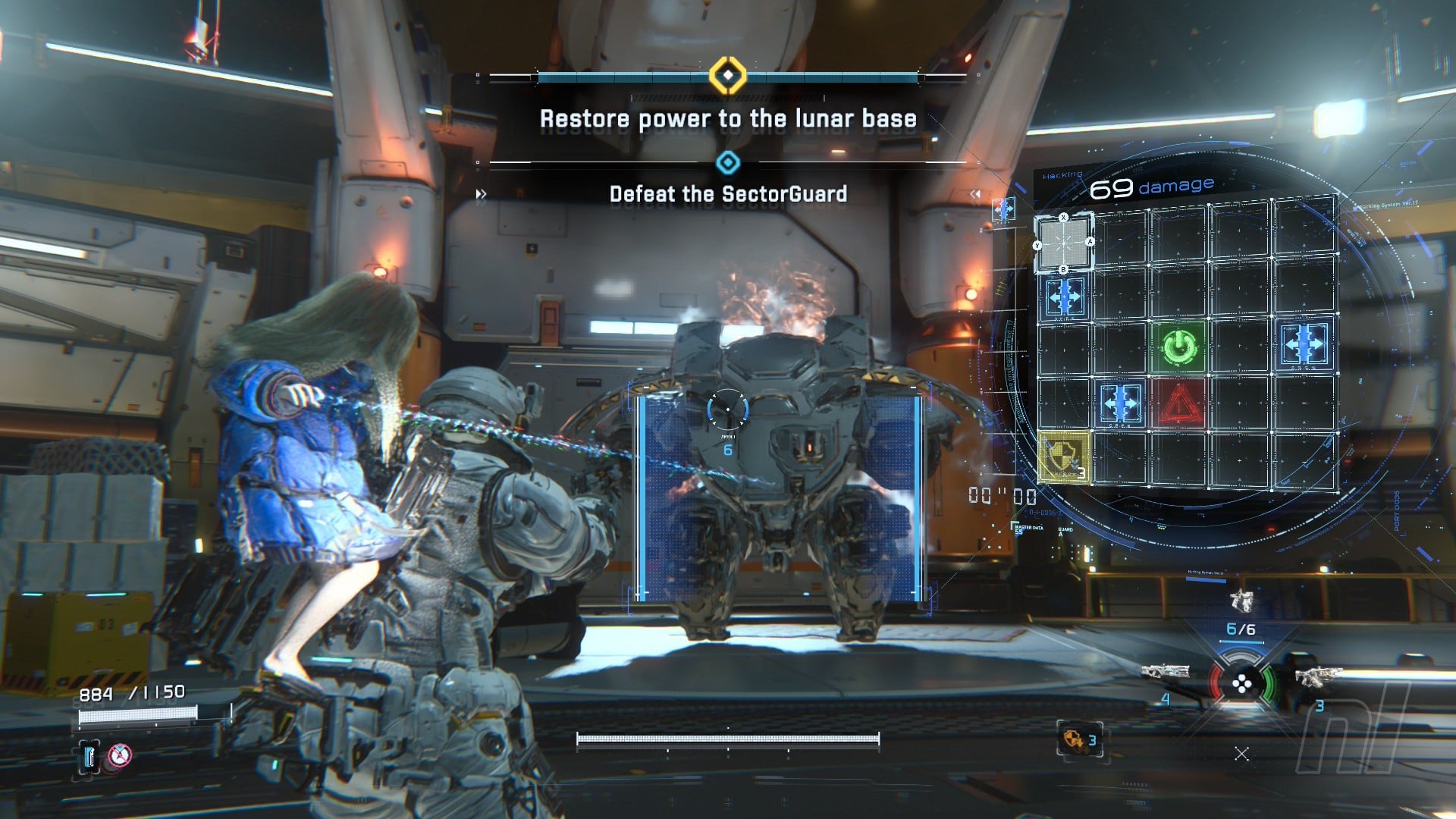Choose the yellow shield tile on hacking grid
1456x819 pixels.
(x=1064, y=457)
